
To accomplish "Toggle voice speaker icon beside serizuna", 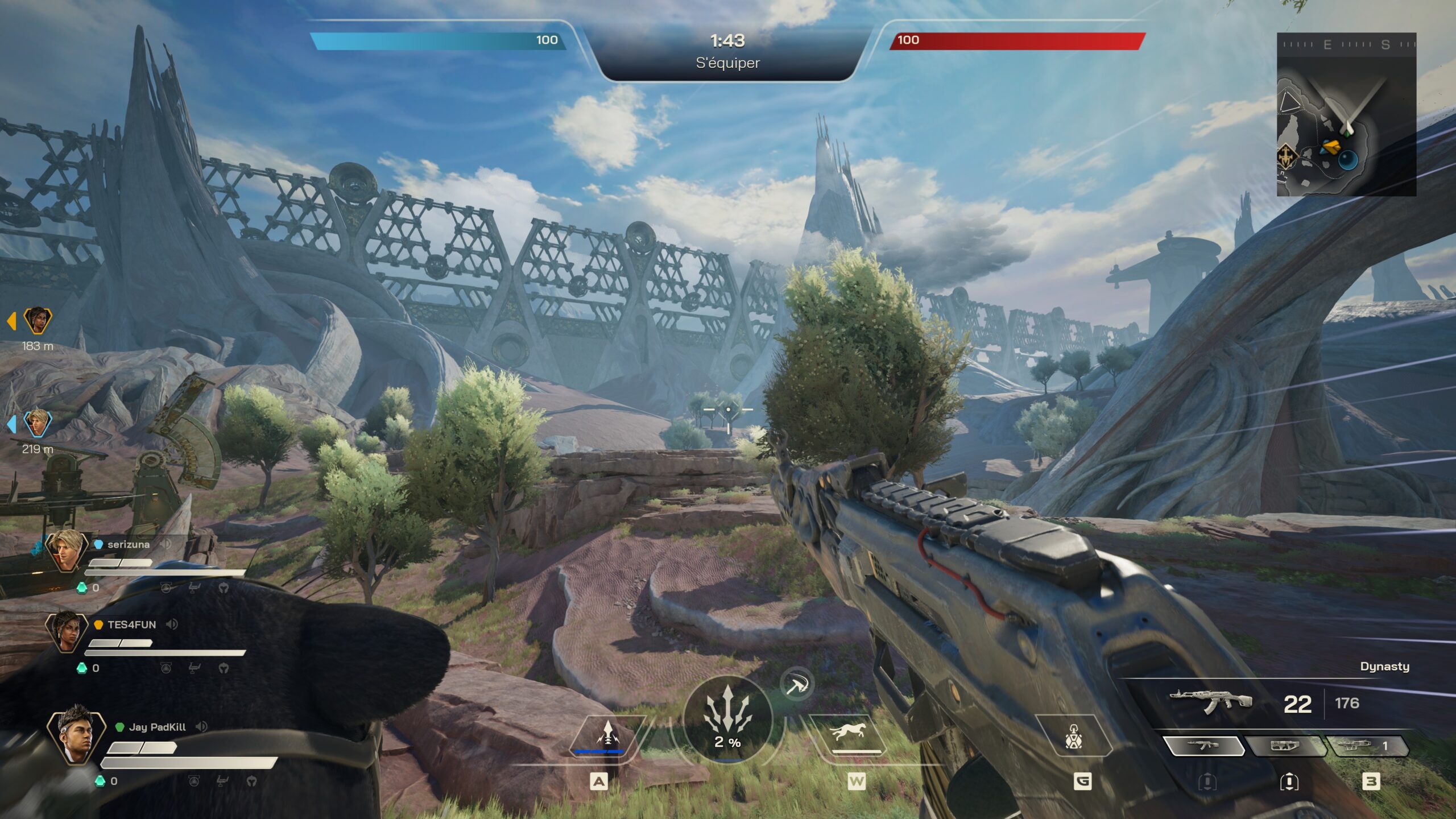I will (166, 544).
